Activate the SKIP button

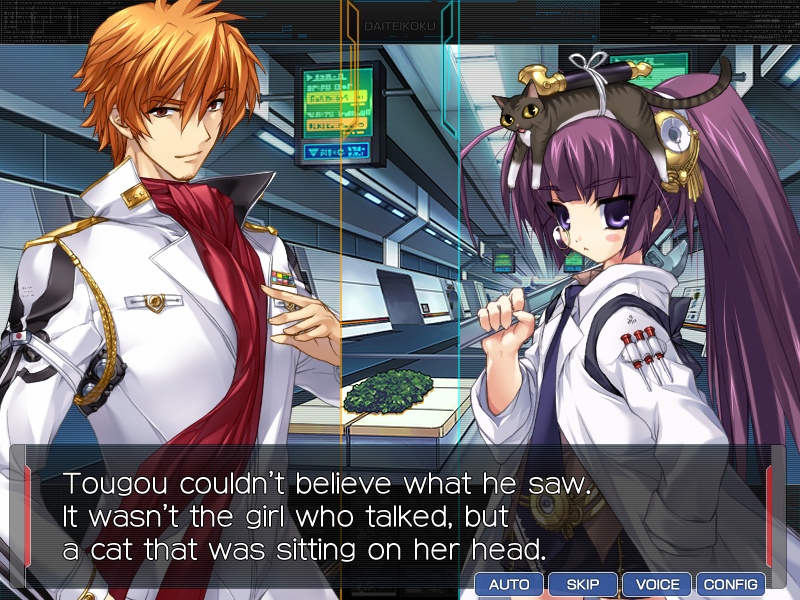coord(583,584)
